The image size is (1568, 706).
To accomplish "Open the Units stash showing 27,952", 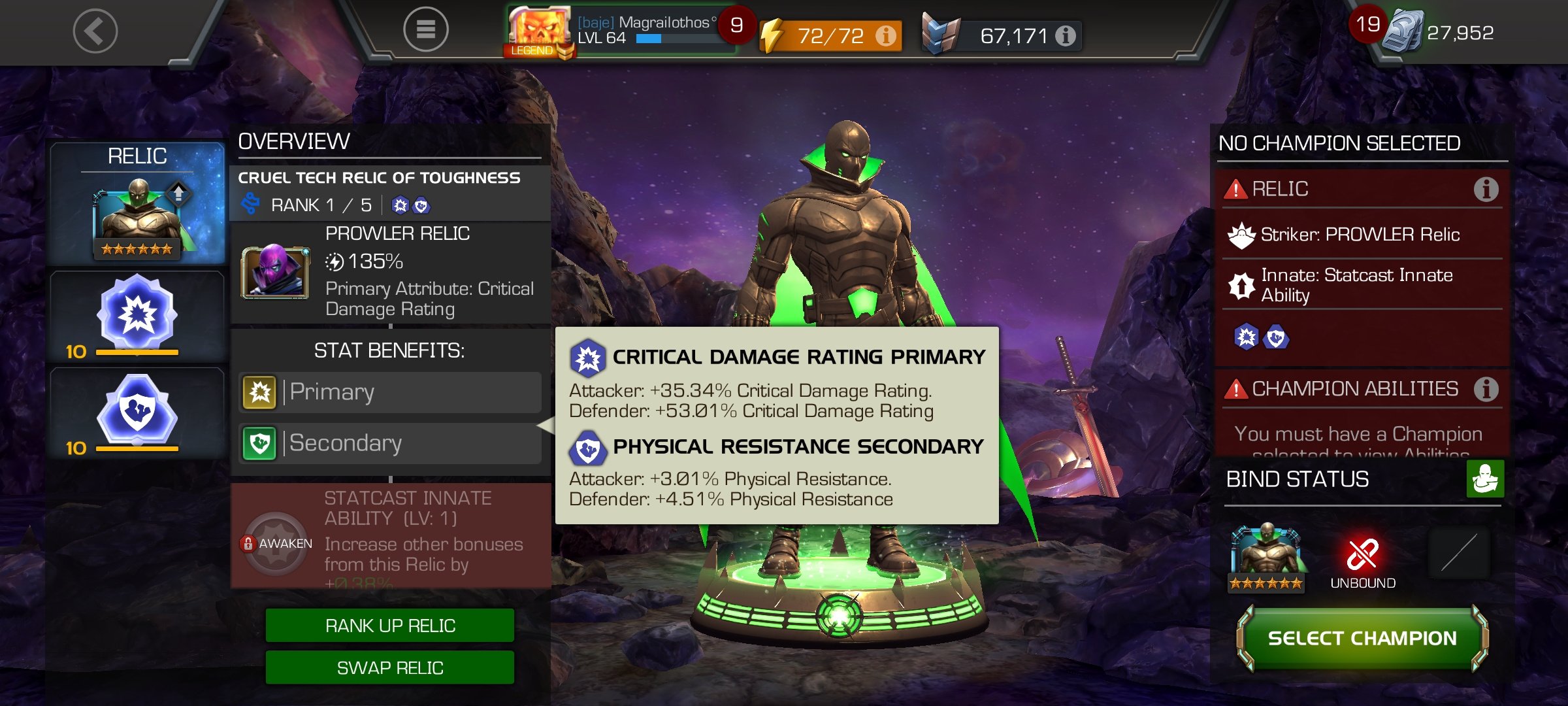I will 1437,32.
